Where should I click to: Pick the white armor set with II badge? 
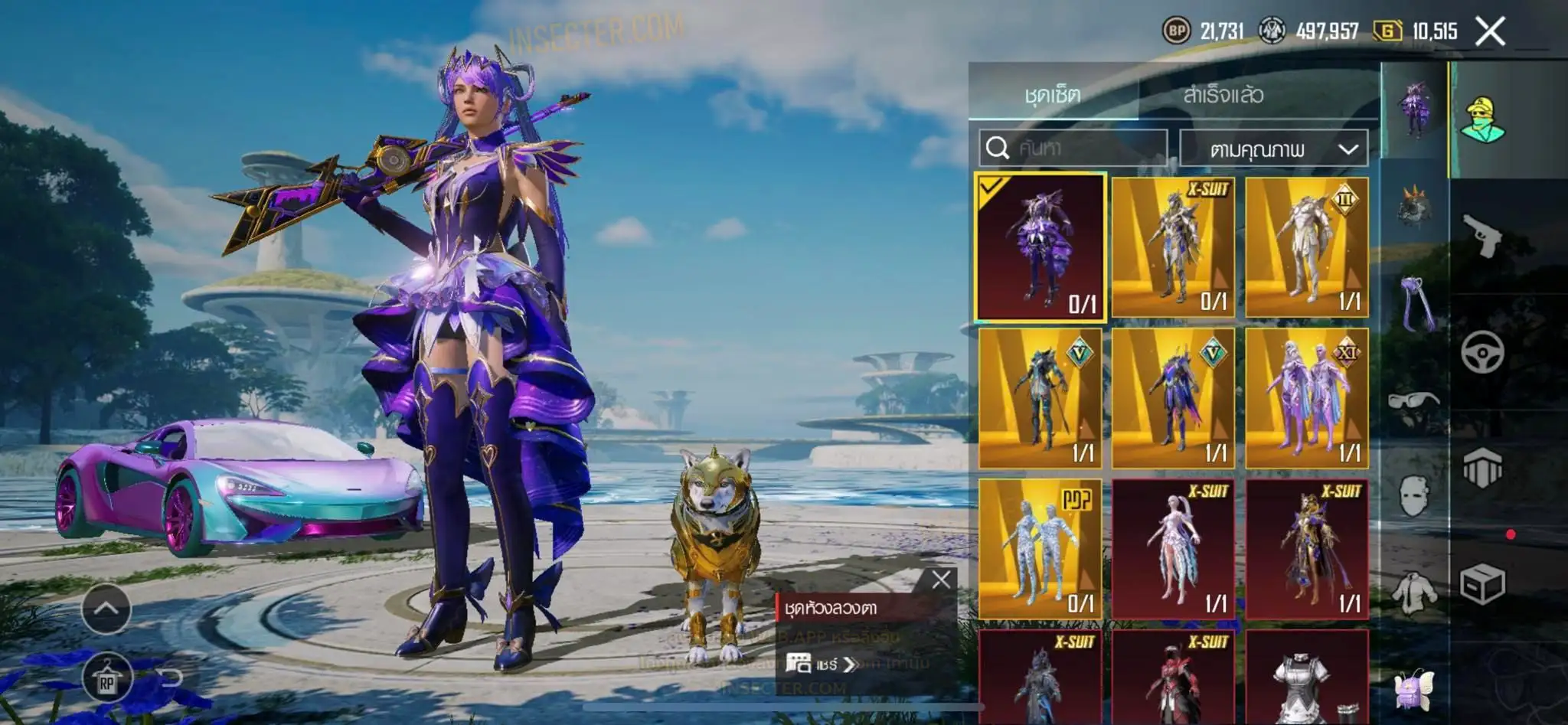tap(1306, 247)
